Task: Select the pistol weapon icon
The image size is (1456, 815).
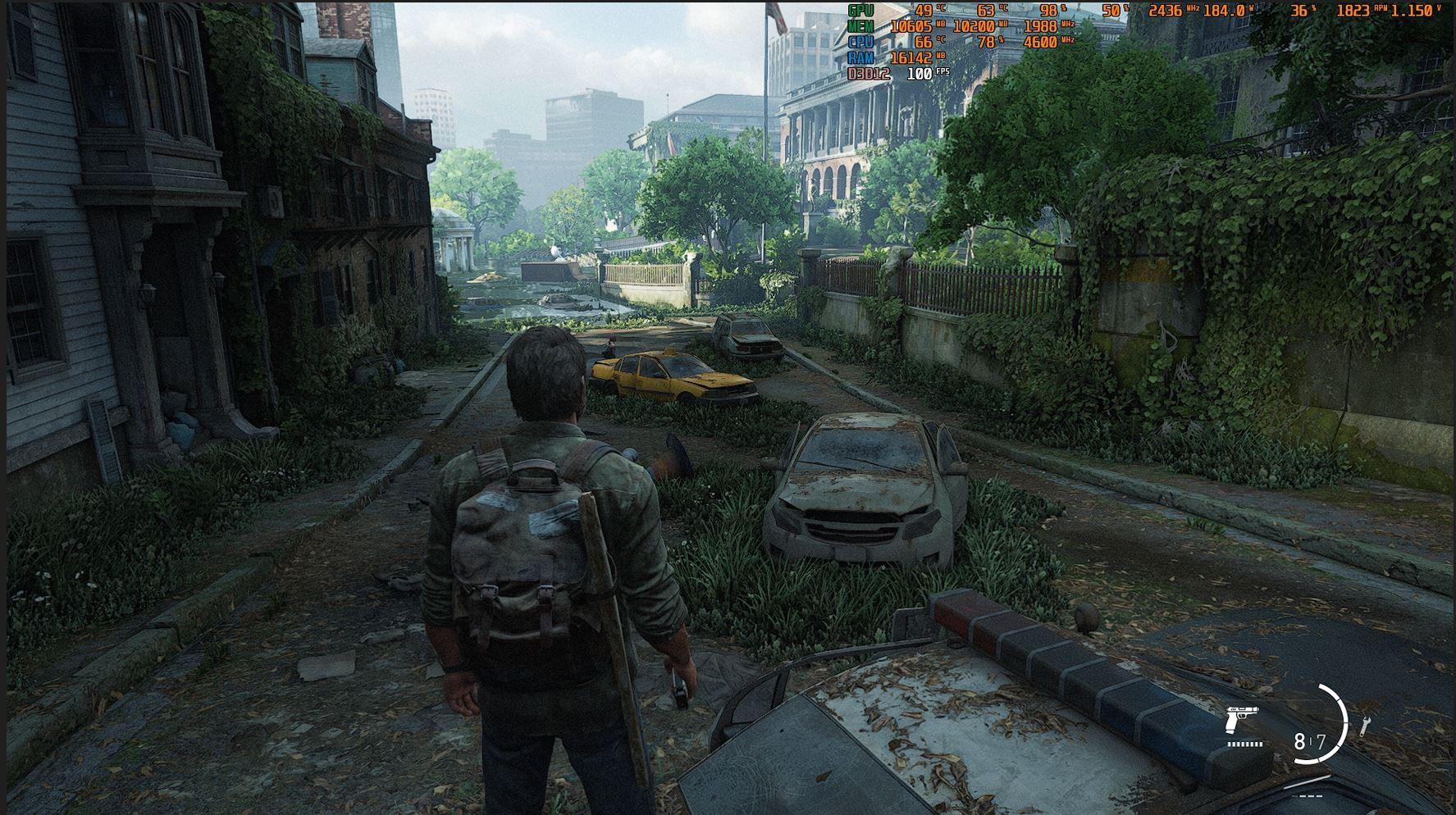Action: pos(1242,720)
